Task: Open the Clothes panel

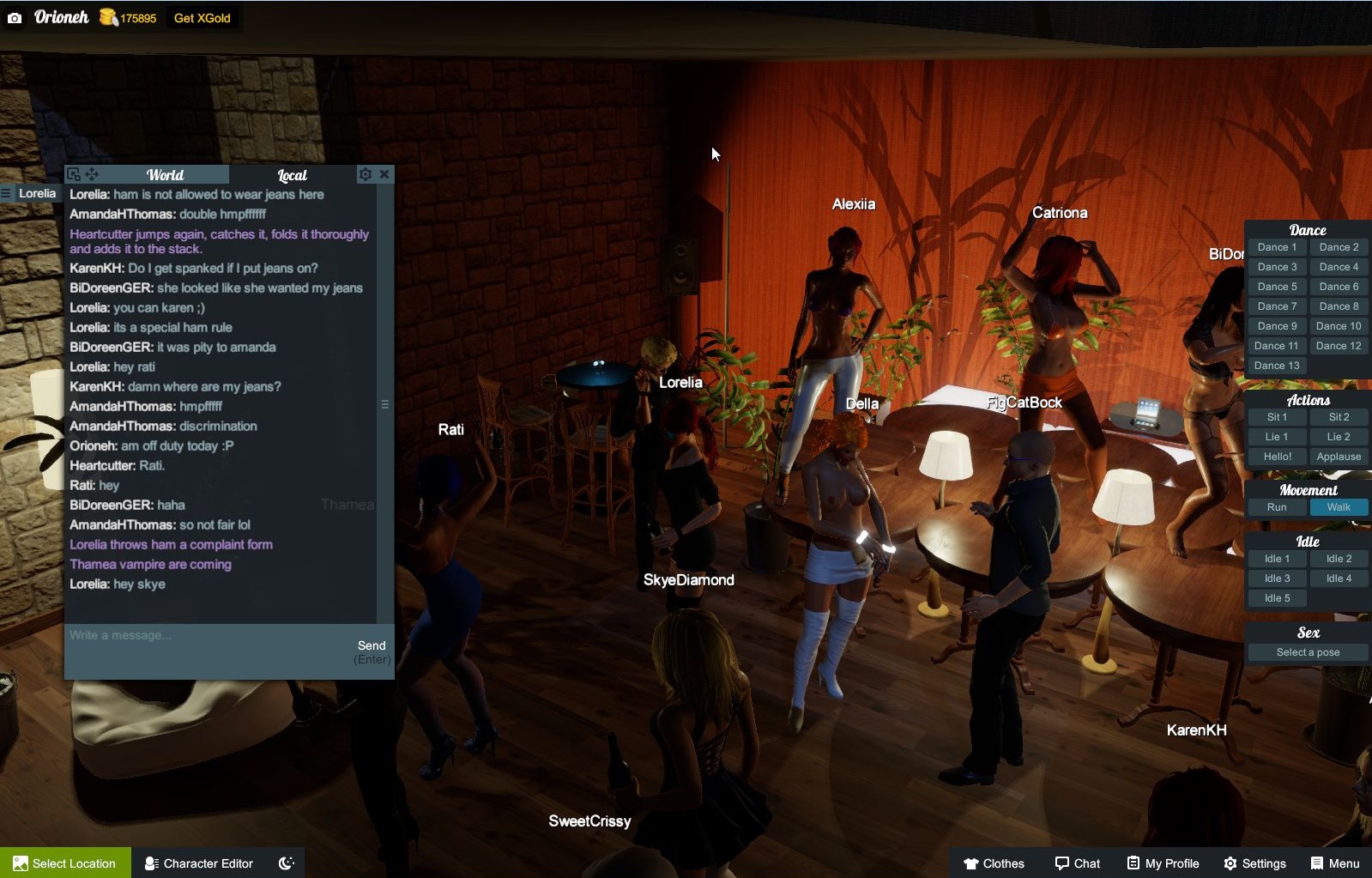Action: coord(994,863)
